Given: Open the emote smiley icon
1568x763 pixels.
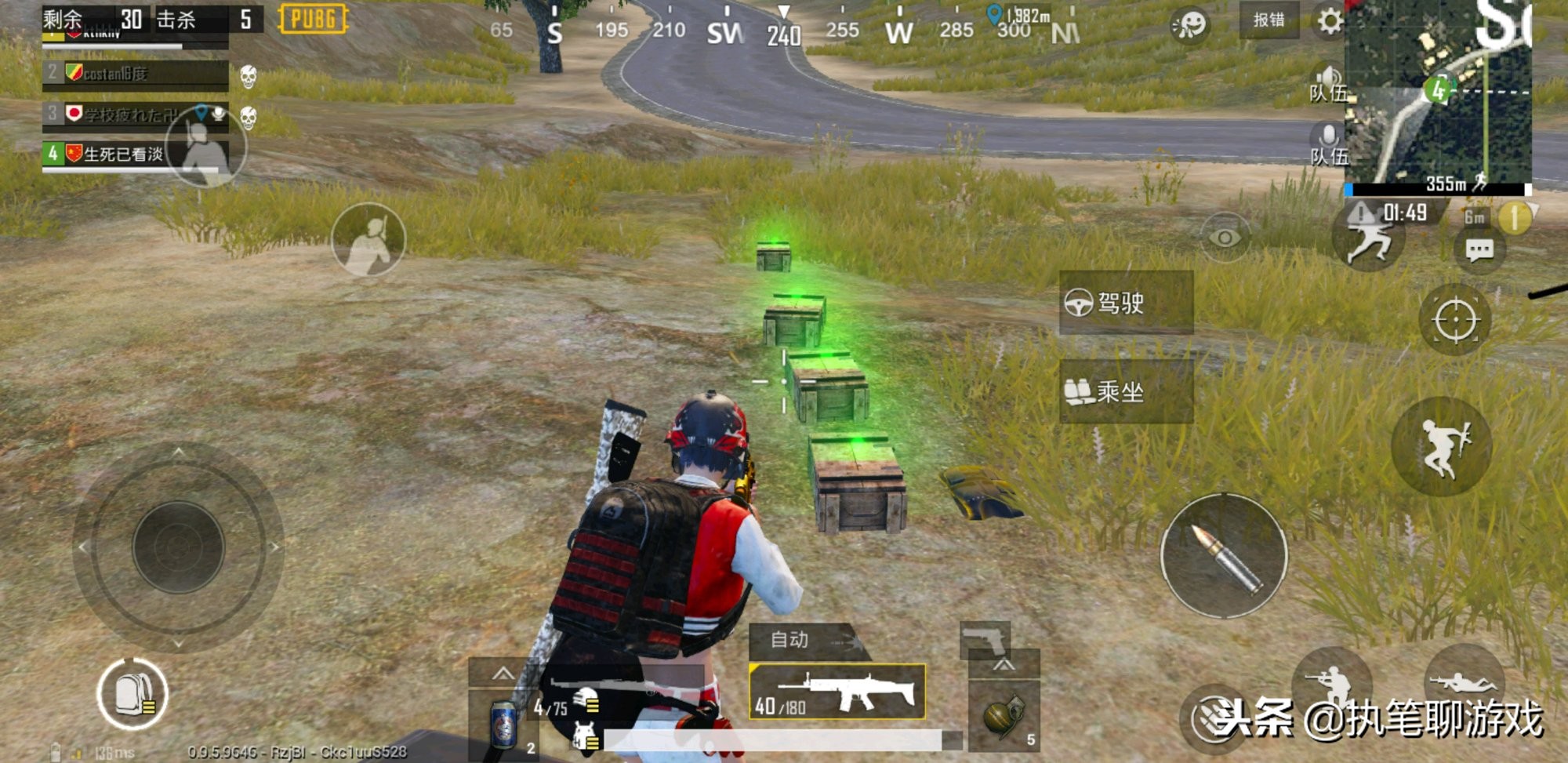Looking at the screenshot, I should click(1189, 25).
